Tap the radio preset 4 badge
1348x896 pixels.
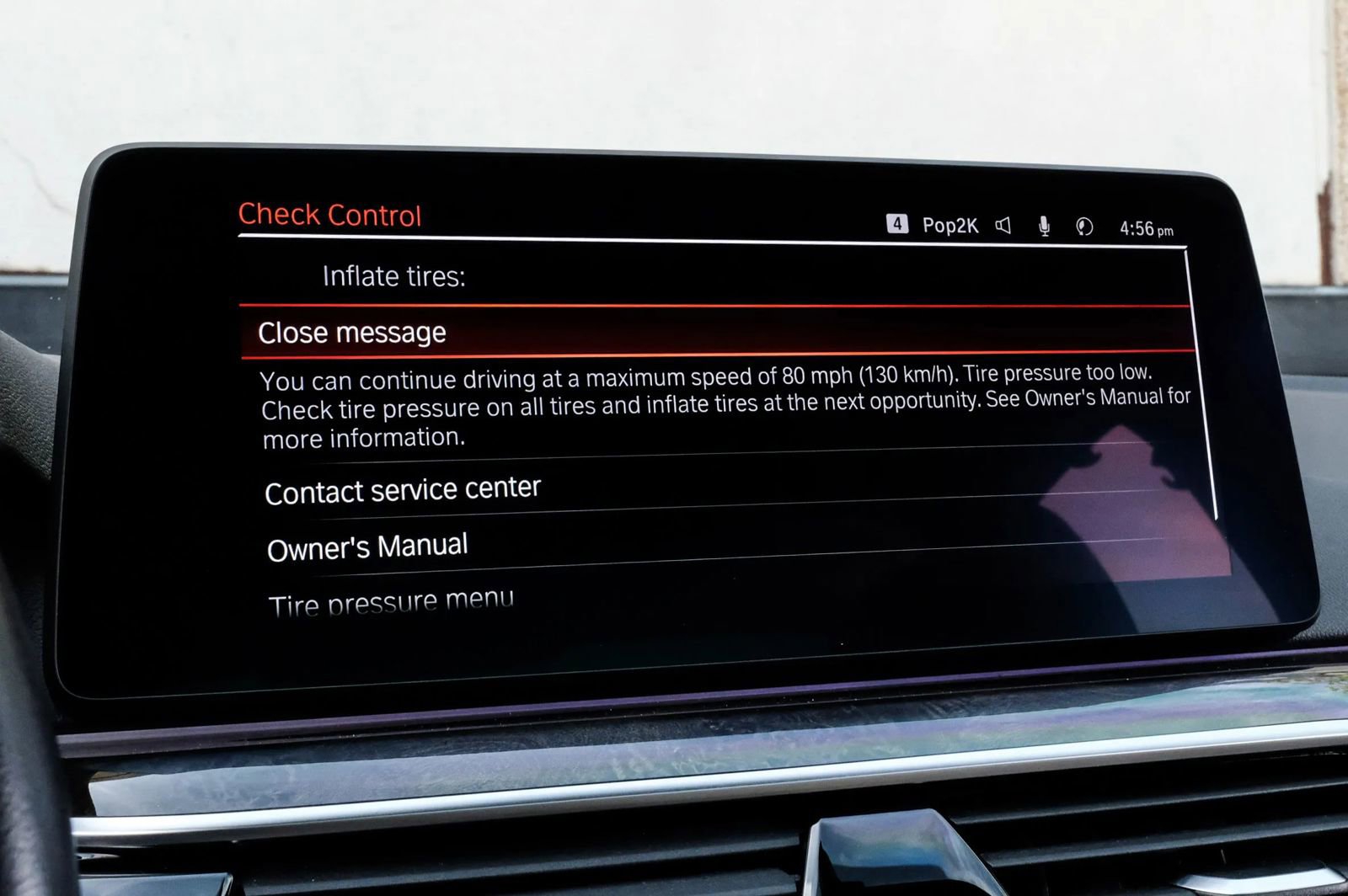point(898,223)
